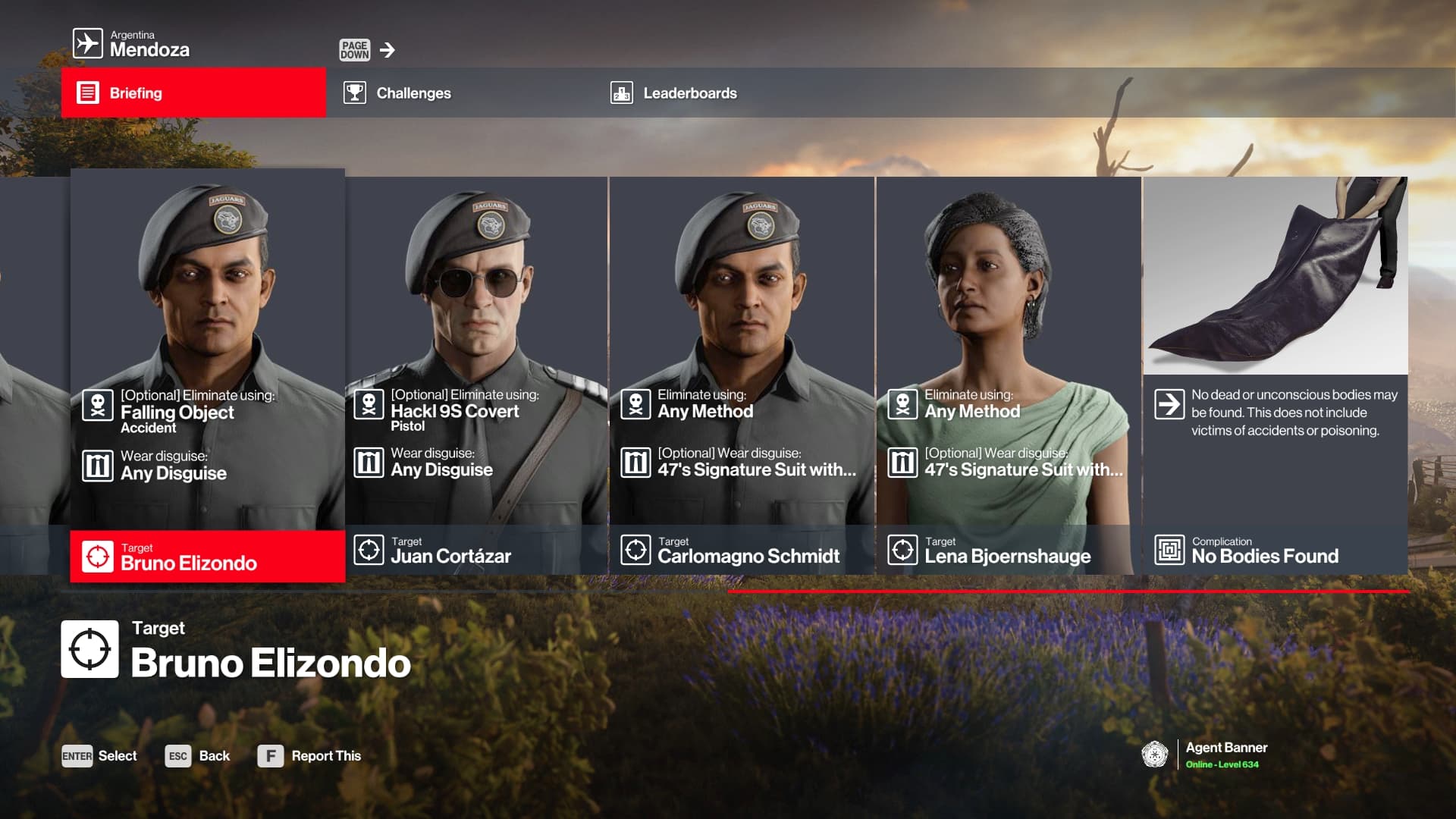
Task: Click the Select button
Action: [99, 756]
